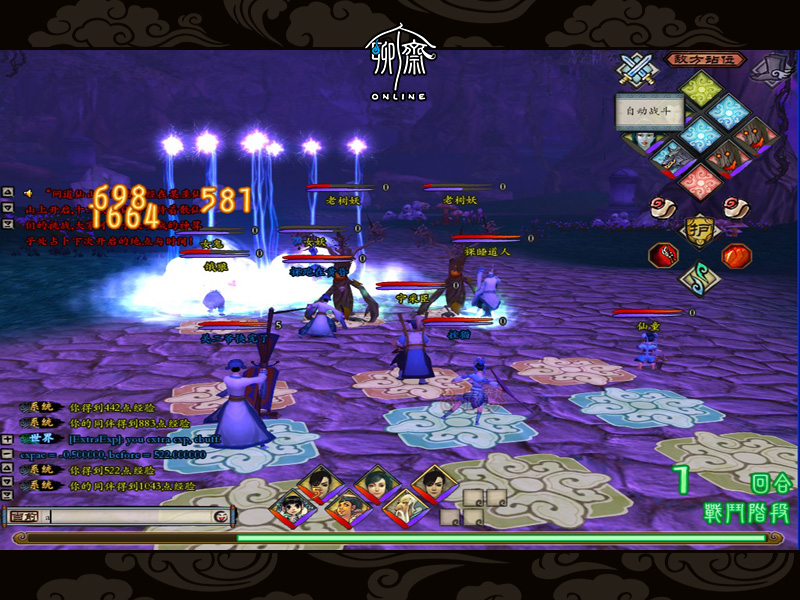The height and width of the screenshot is (600, 800).
Task: Open the chat emoticon face button
Action: pos(220,516)
